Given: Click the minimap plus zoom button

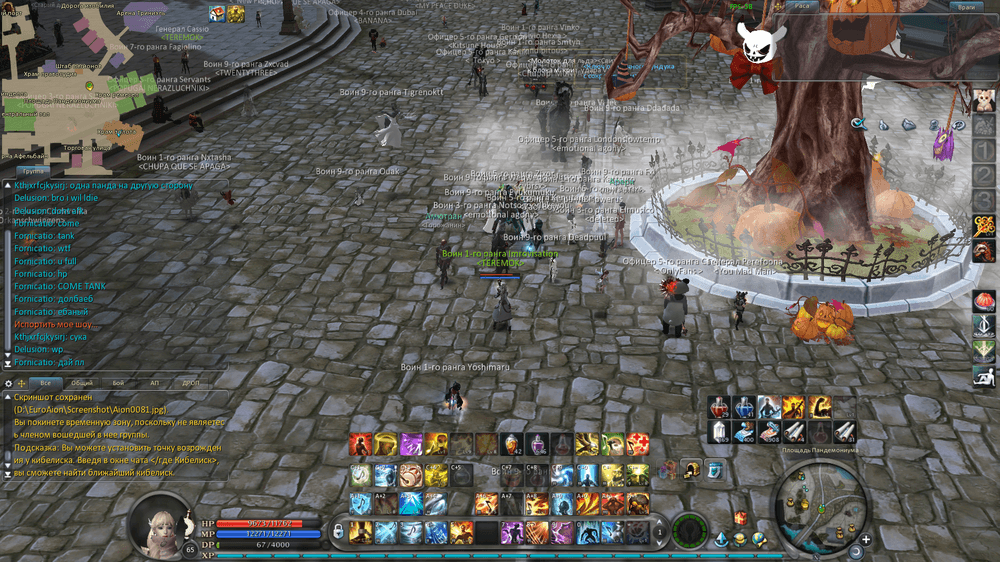Looking at the screenshot, I should (x=866, y=540).
